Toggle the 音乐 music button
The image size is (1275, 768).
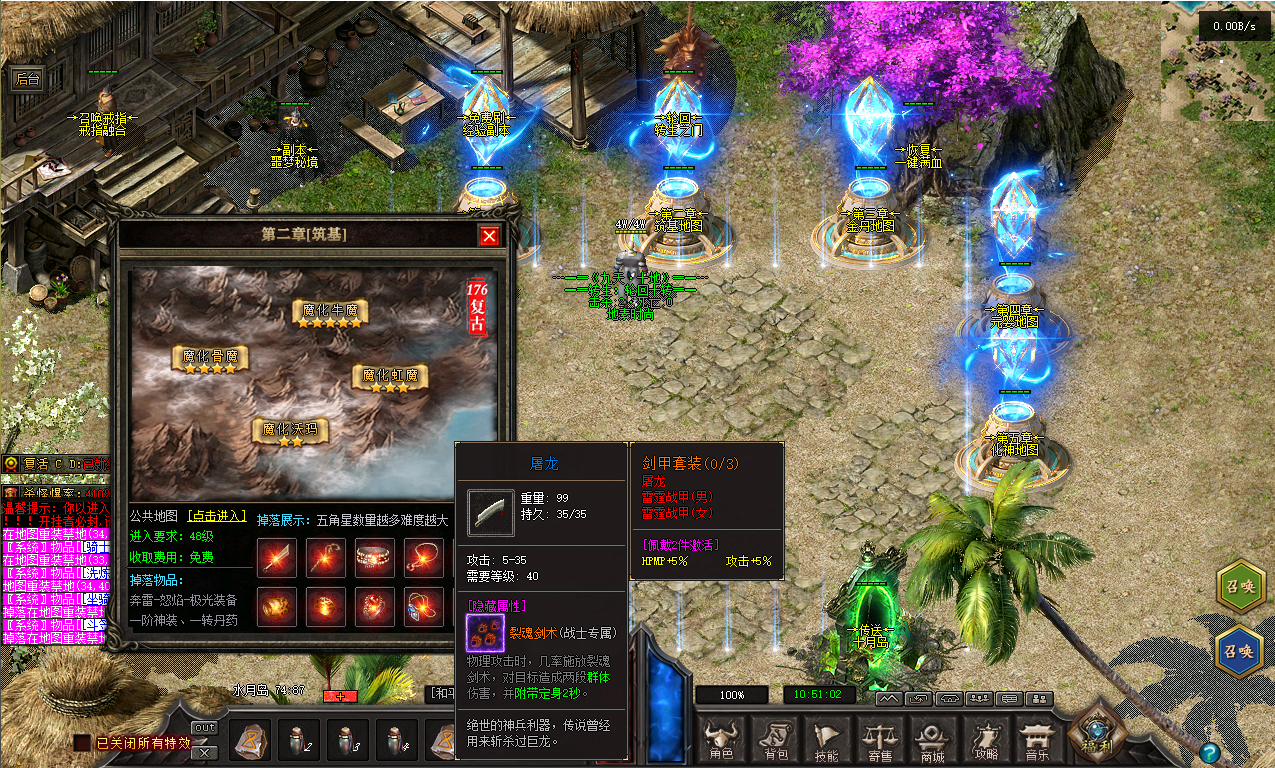[x=1039, y=740]
